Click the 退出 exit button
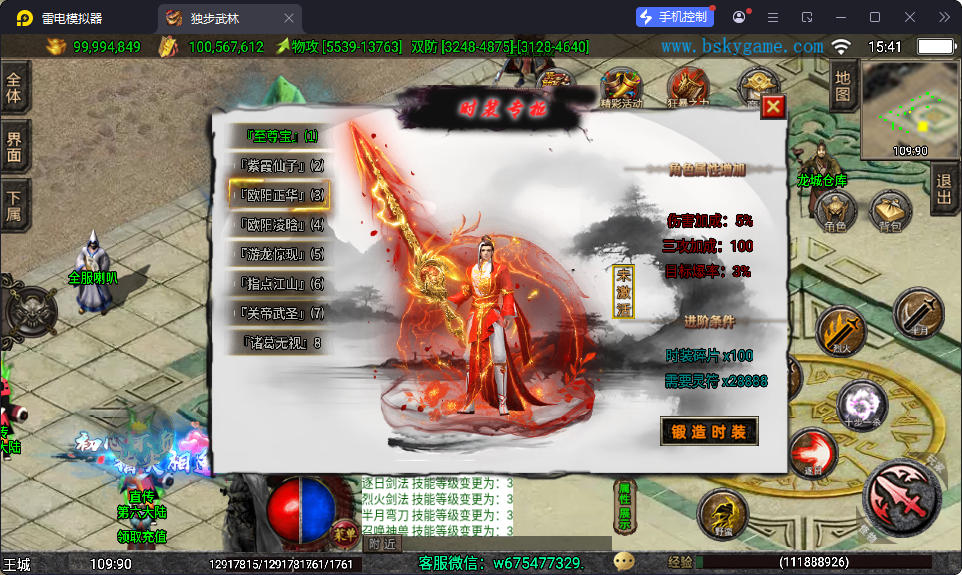The height and width of the screenshot is (575, 962). pos(943,188)
